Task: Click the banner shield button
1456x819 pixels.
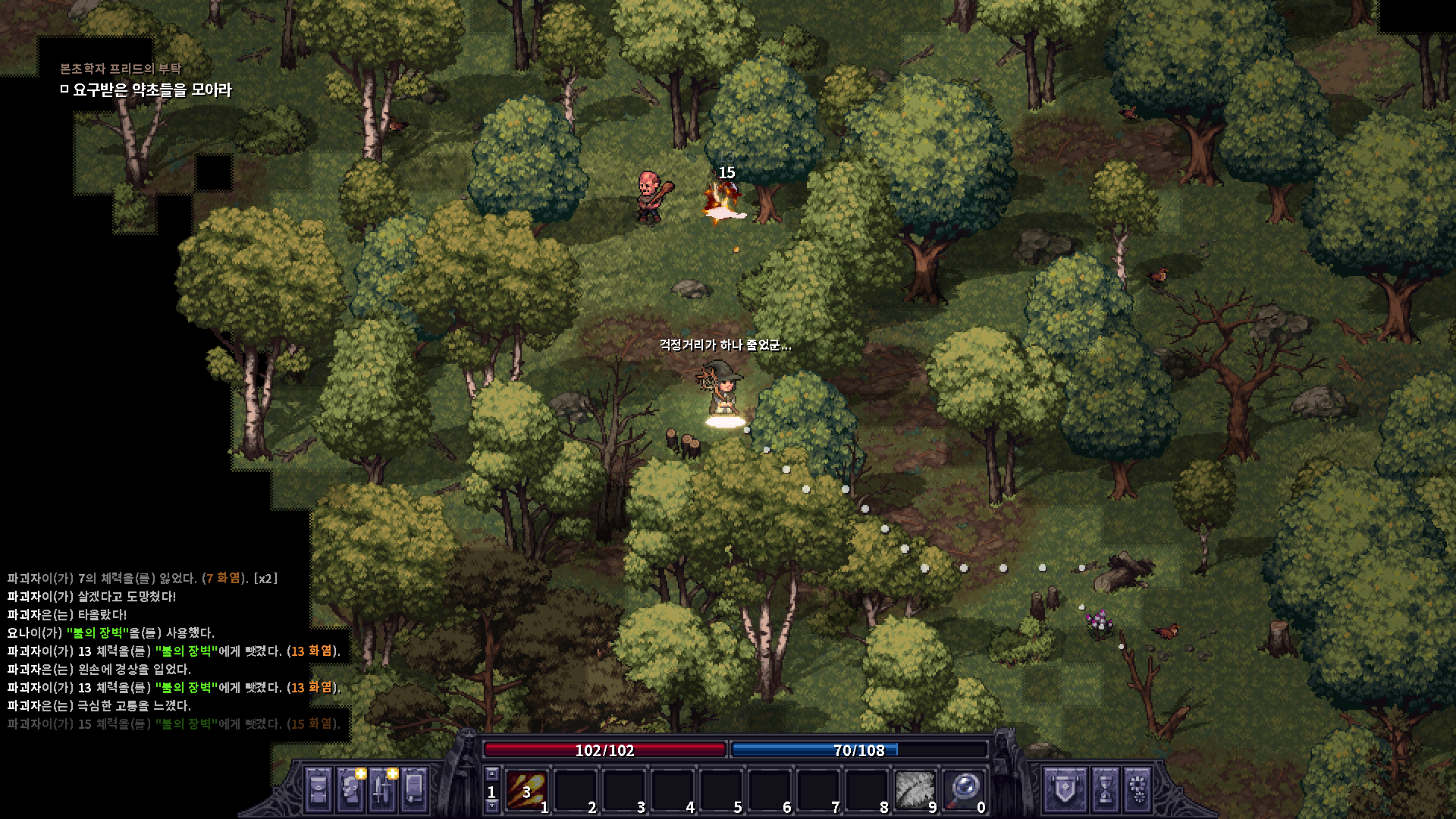Action: coord(1065,790)
